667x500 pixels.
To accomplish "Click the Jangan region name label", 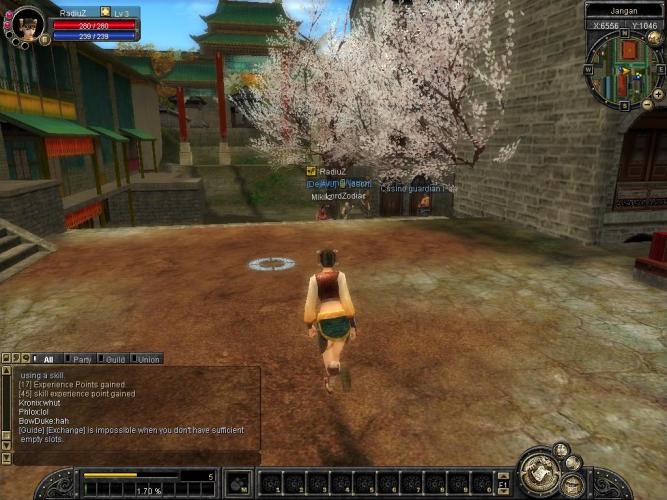I will 623,10.
